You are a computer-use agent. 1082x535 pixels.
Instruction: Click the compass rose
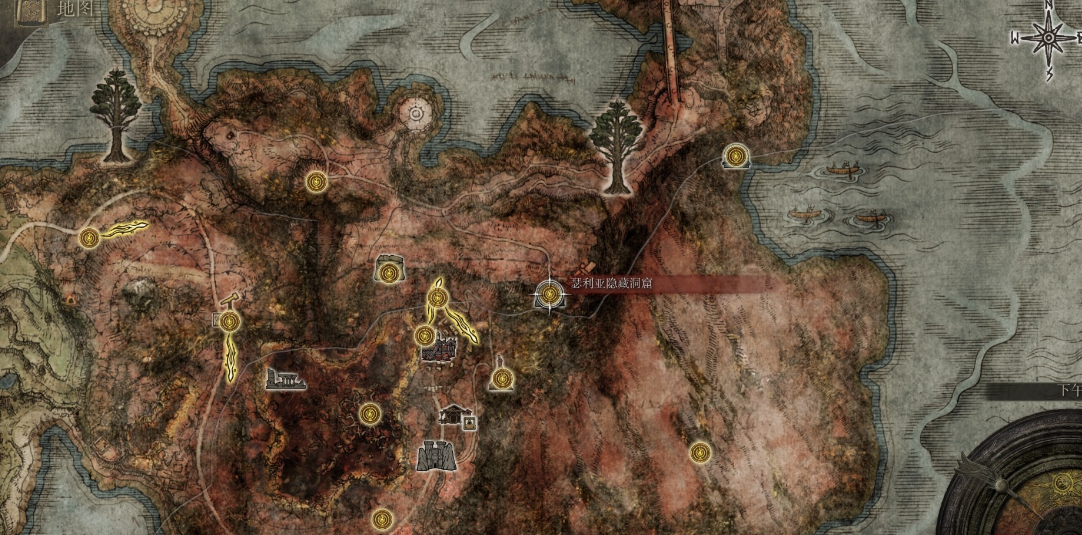1048,39
